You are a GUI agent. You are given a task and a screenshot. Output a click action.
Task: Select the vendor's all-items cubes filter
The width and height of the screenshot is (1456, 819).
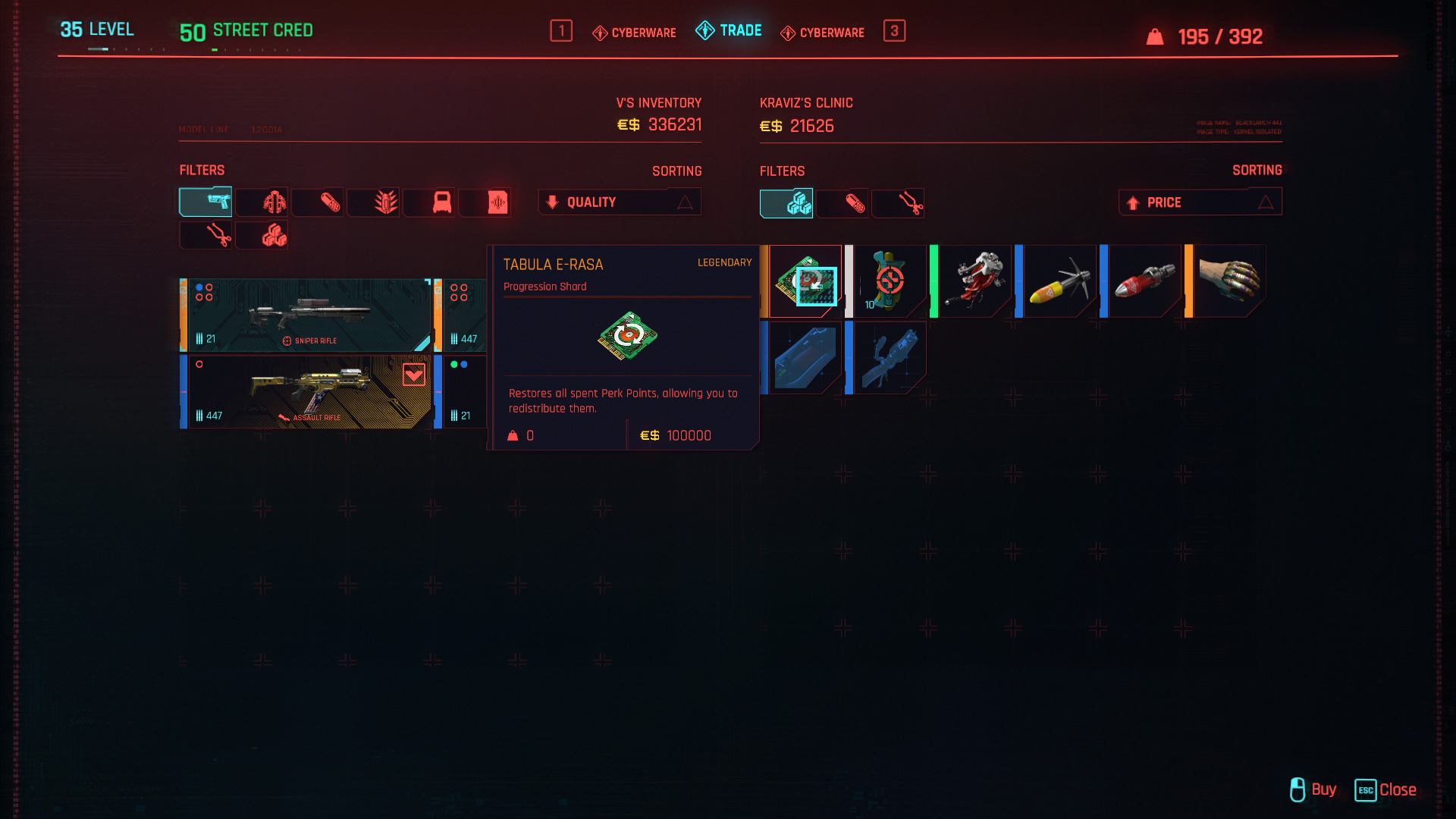786,203
